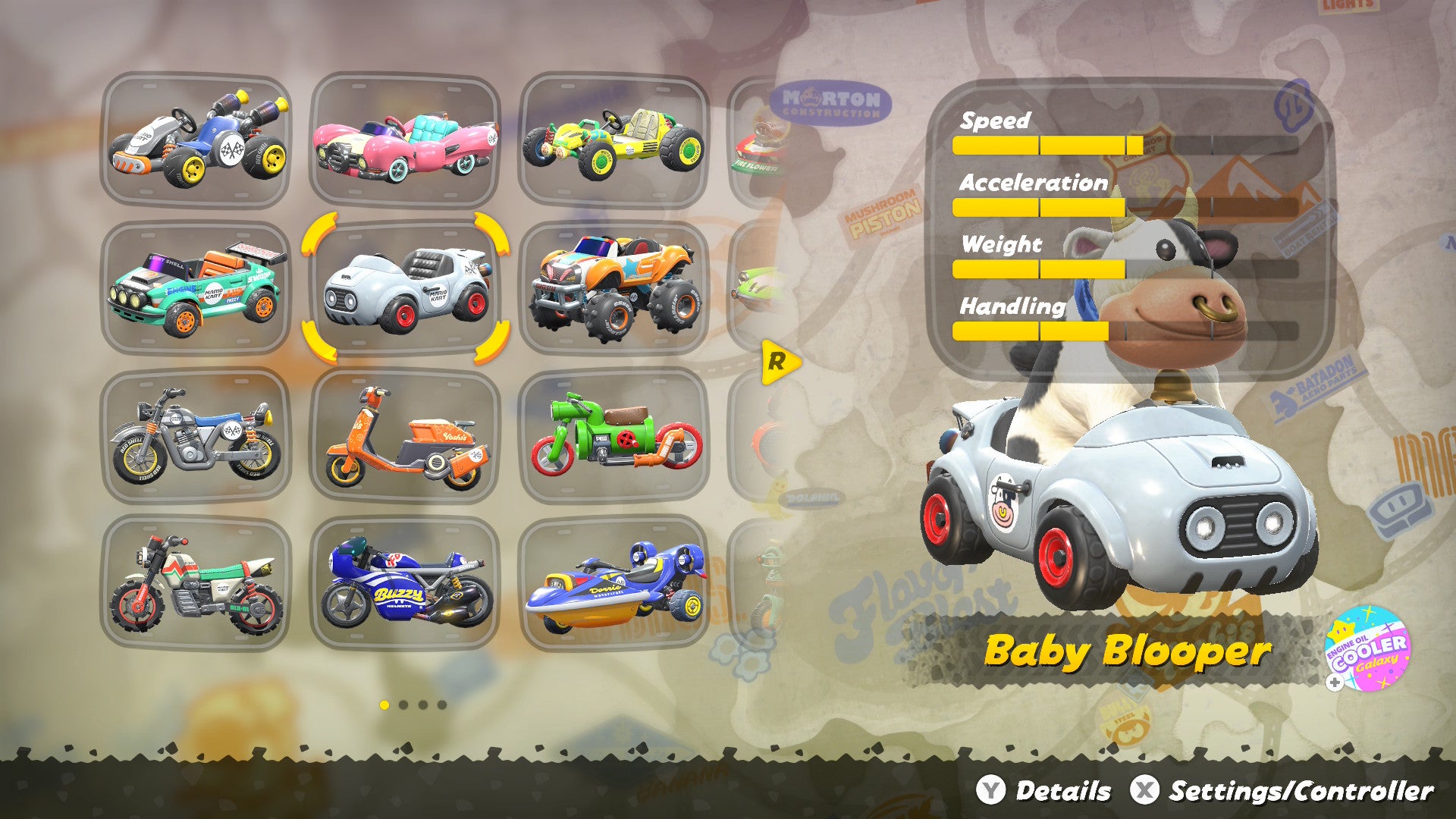Select the pink convertible roadster kart

406,140
